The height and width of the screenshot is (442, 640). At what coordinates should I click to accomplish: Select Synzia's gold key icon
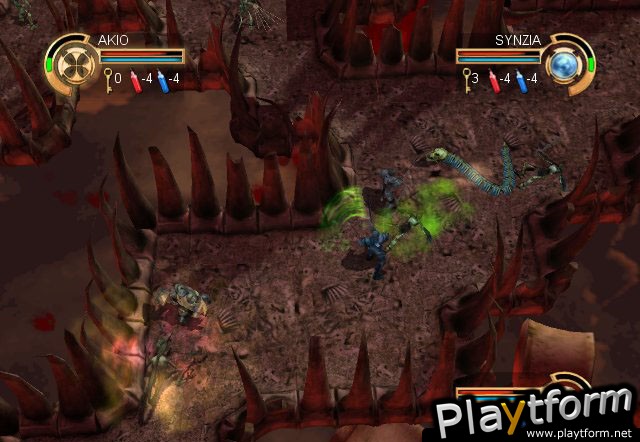pos(466,77)
